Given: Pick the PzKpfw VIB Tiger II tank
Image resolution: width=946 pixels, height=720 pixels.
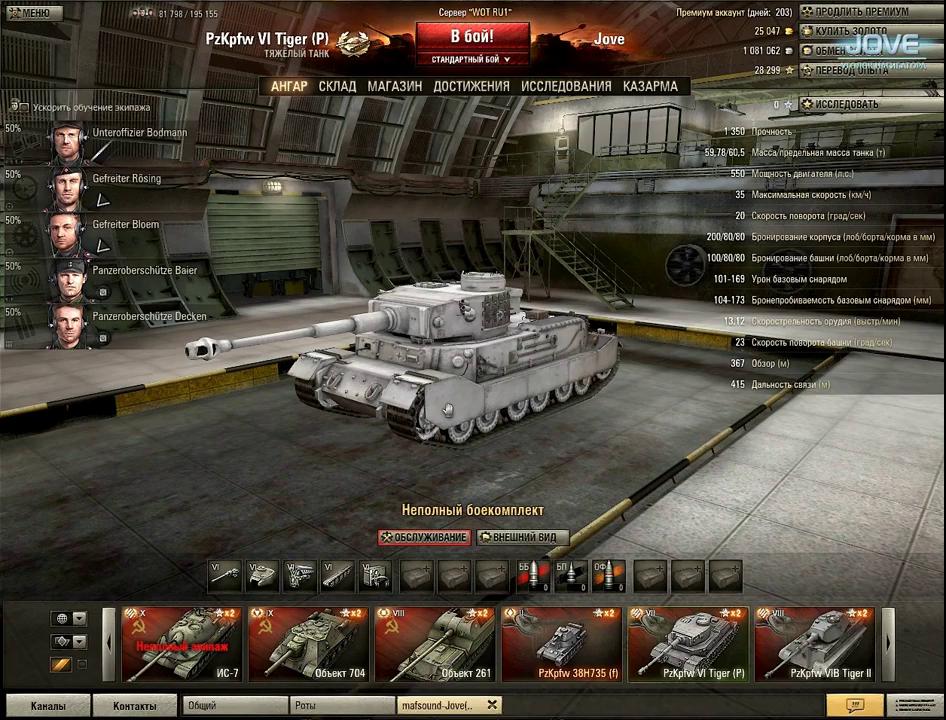Looking at the screenshot, I should click(x=814, y=644).
